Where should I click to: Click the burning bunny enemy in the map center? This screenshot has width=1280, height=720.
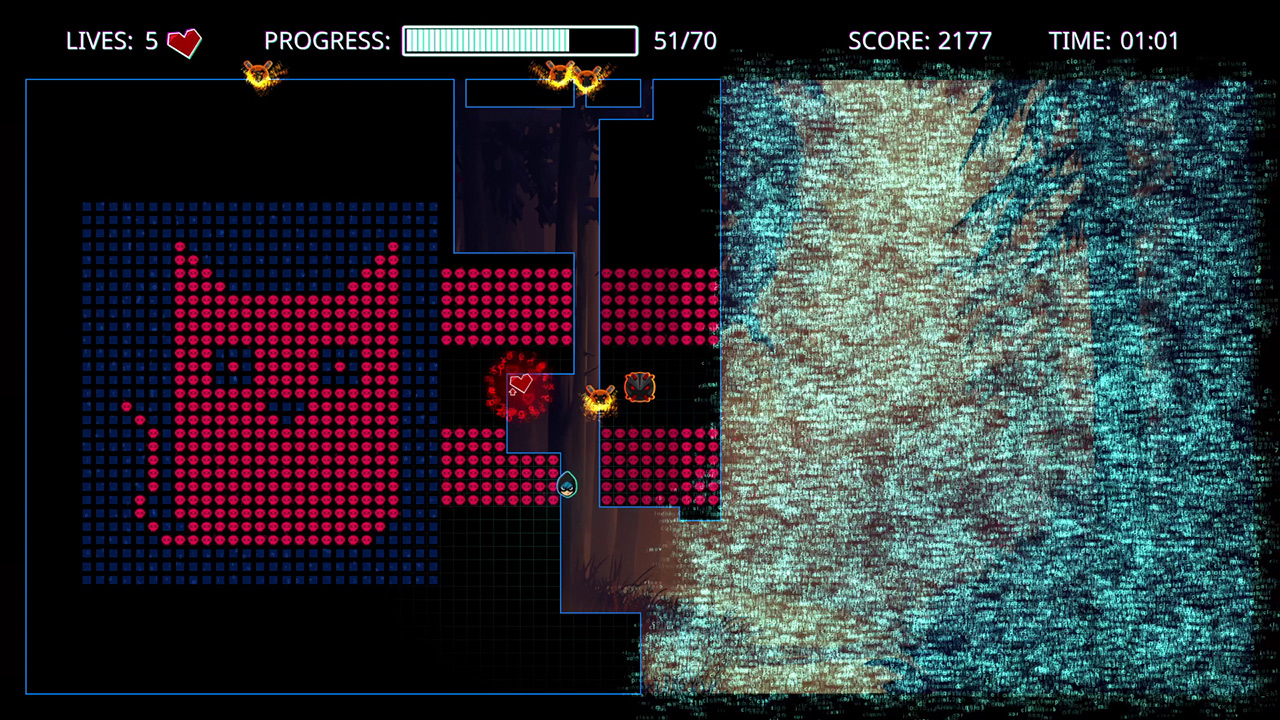coord(597,398)
